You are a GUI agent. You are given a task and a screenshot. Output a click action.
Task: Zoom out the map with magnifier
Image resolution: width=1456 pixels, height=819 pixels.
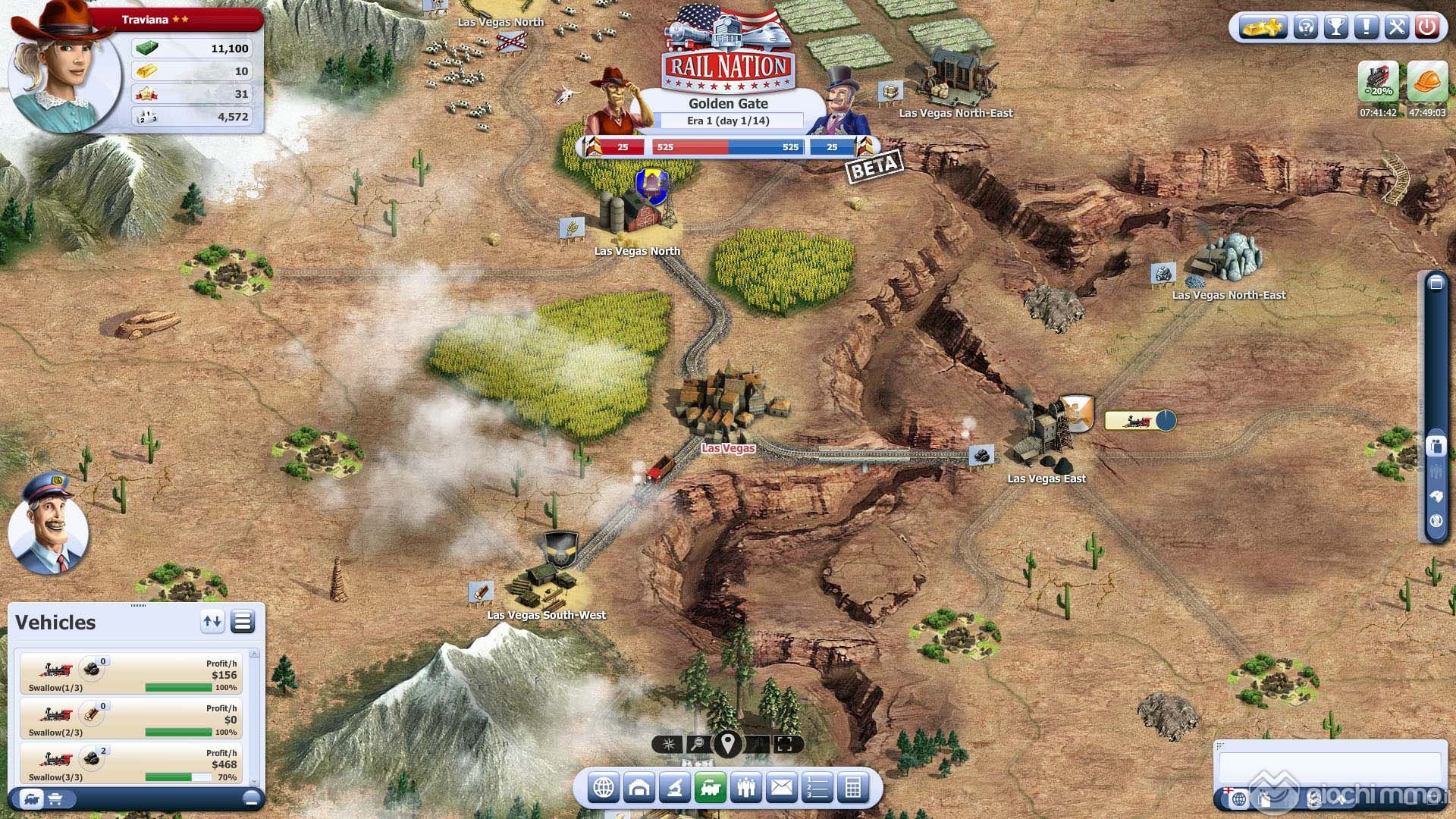[698, 745]
